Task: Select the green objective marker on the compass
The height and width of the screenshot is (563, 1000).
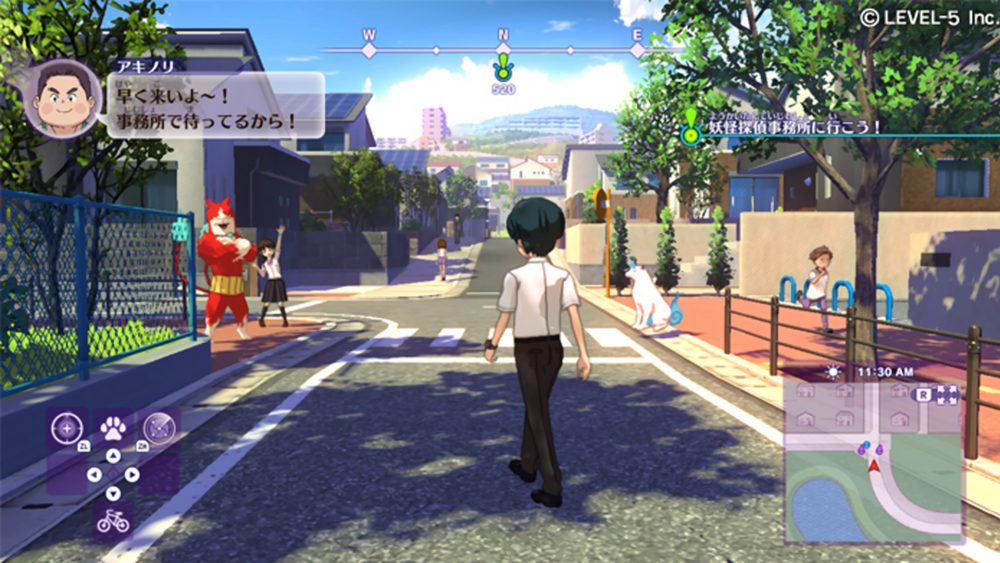Action: click(503, 69)
